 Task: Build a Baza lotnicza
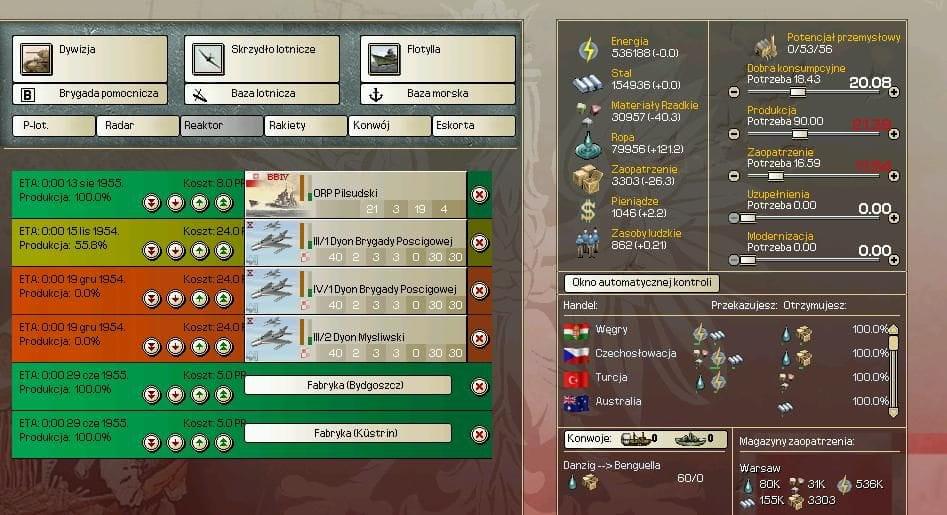pyautogui.click(x=261, y=94)
